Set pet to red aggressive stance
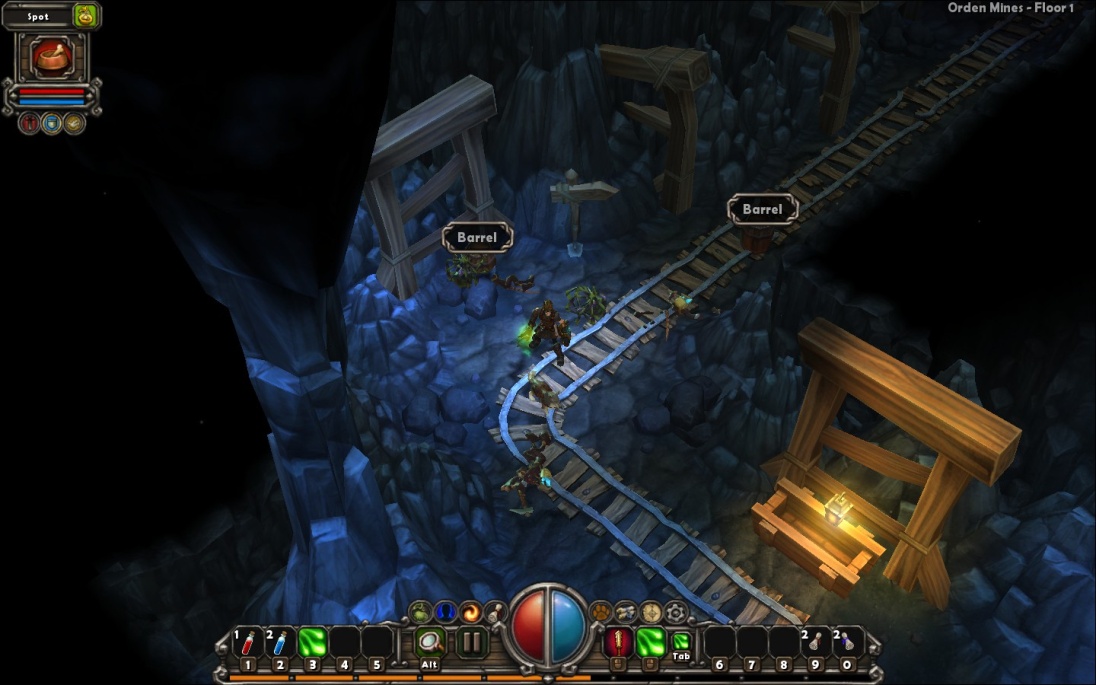The width and height of the screenshot is (1096, 685). pos(29,123)
